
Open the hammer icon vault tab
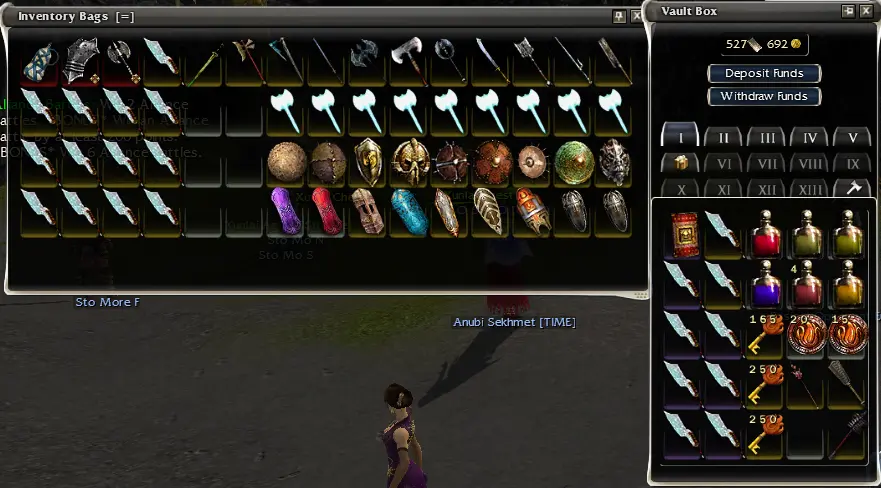click(852, 188)
